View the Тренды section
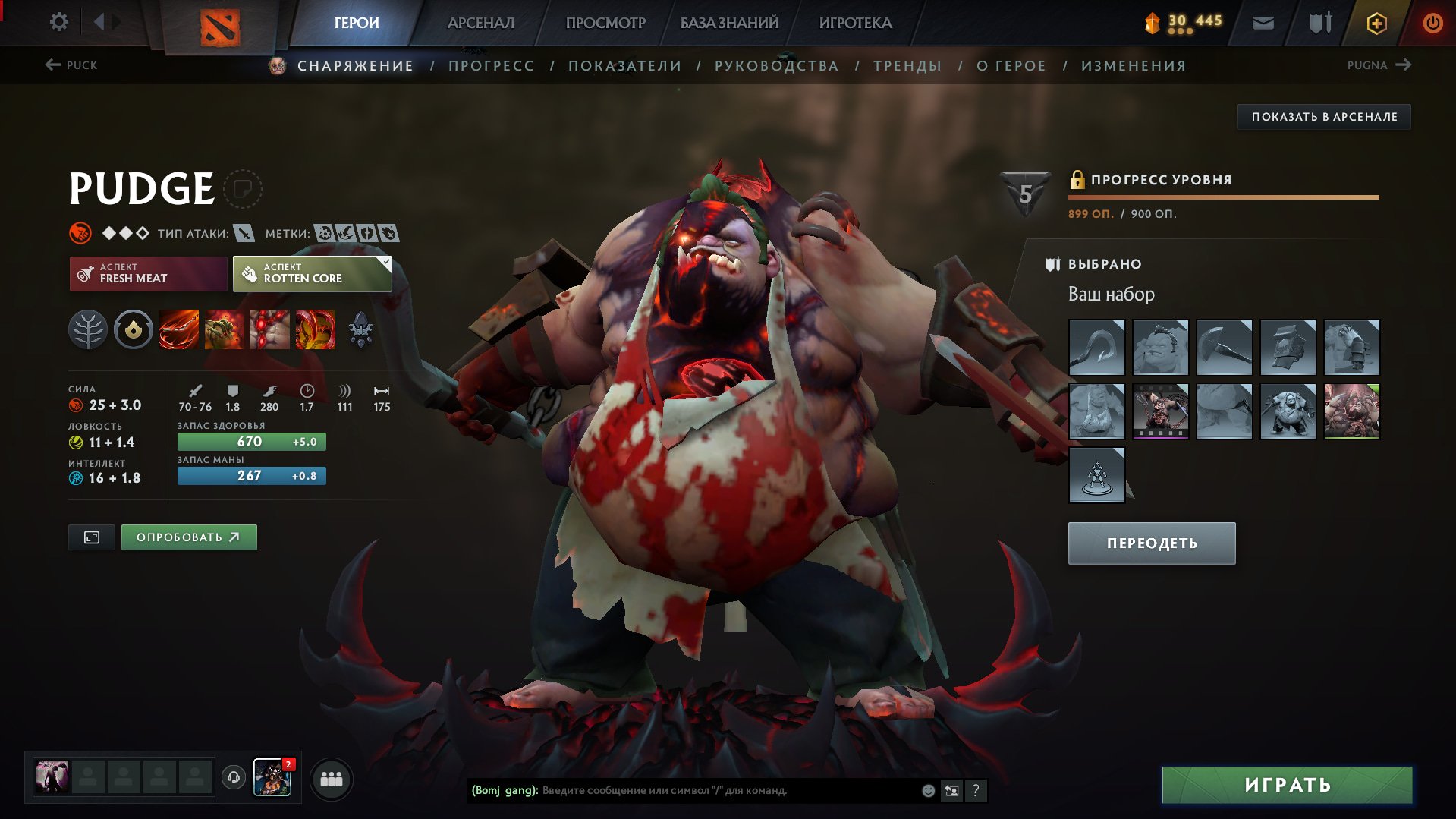This screenshot has width=1456, height=819. pyautogui.click(x=907, y=66)
